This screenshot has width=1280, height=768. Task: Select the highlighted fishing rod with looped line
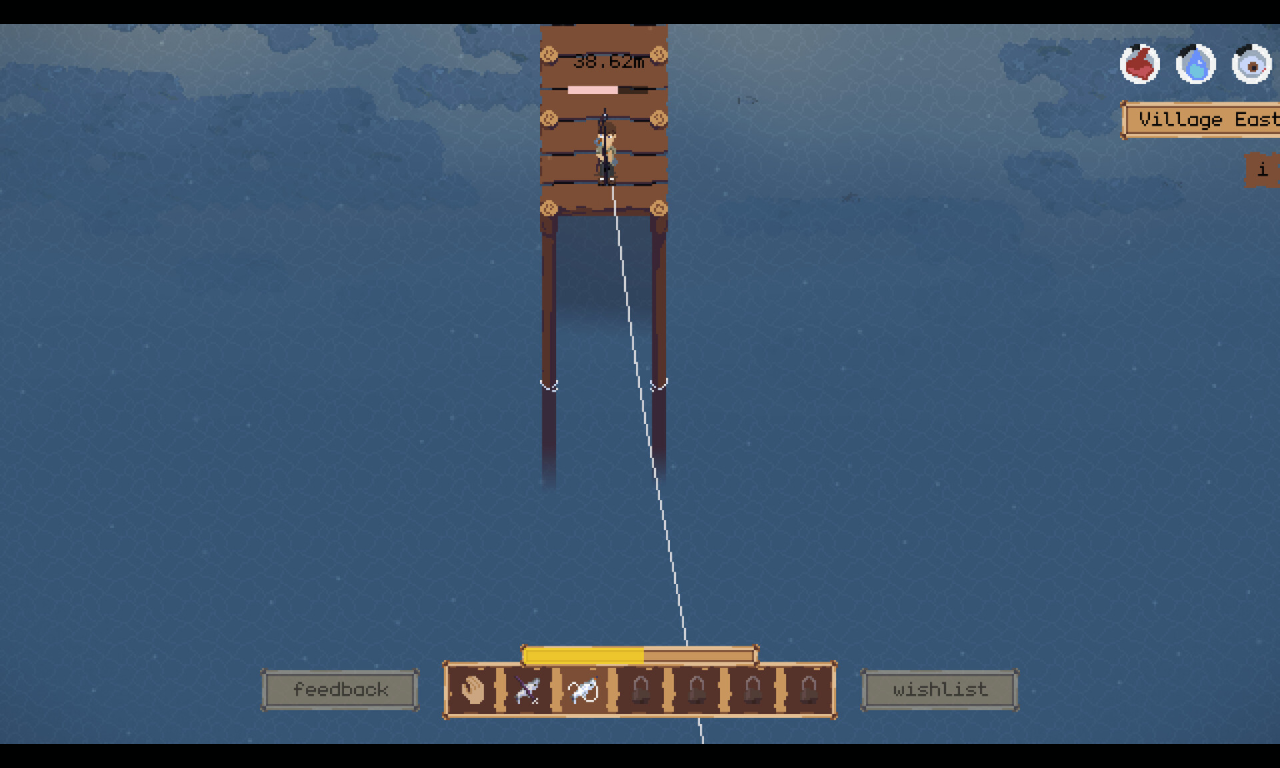[583, 690]
